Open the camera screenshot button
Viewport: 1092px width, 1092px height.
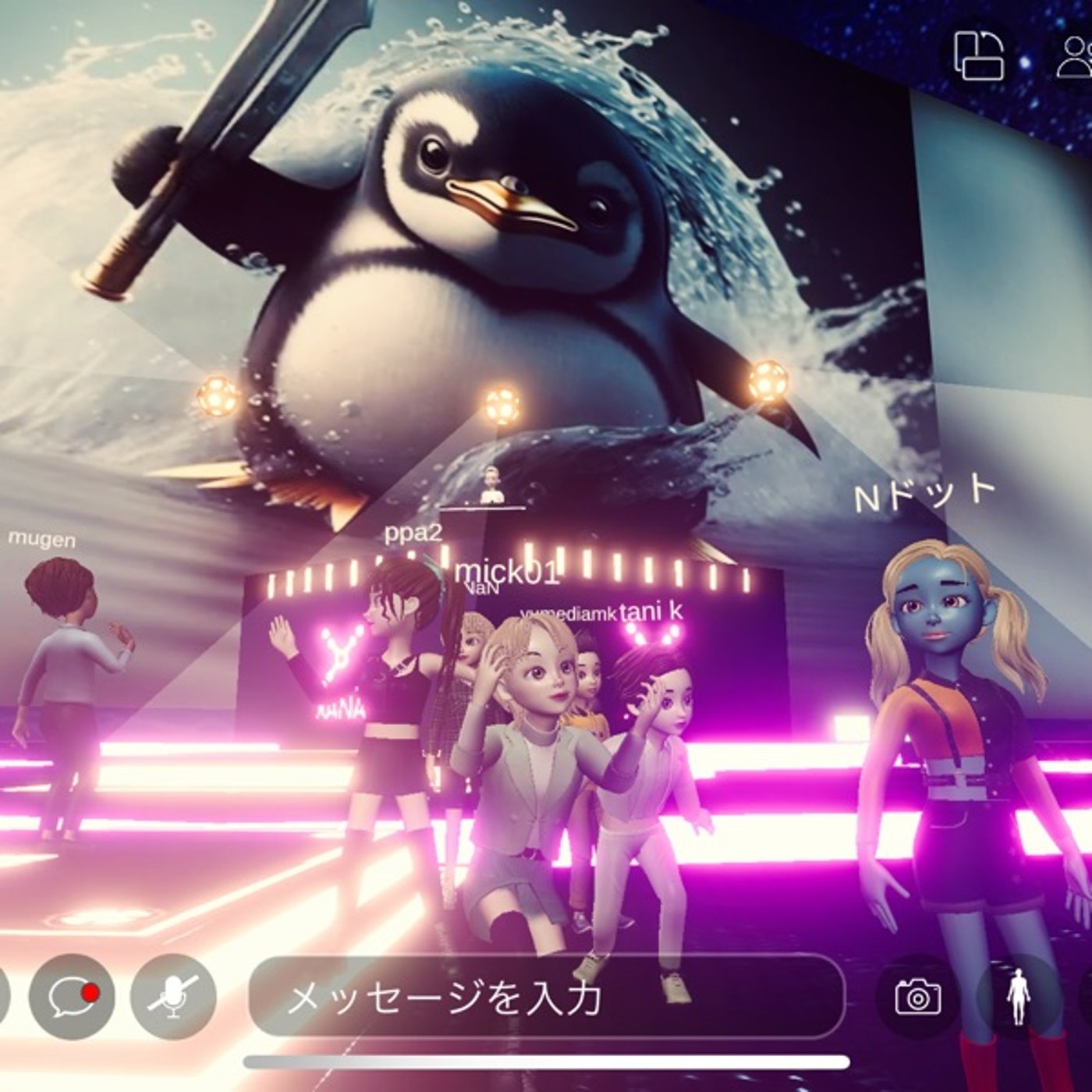point(918,996)
